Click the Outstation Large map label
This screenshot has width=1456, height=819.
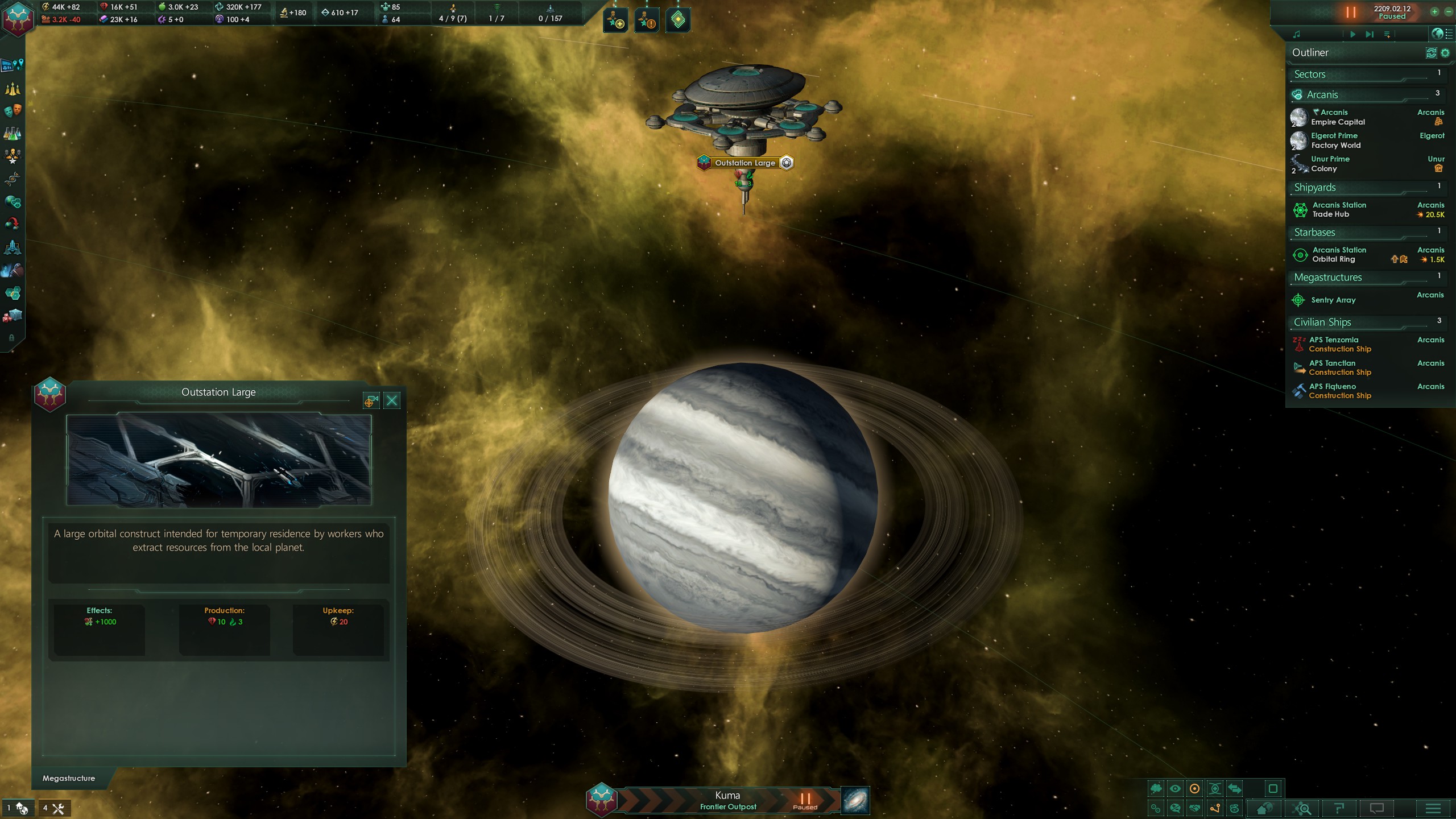click(745, 163)
